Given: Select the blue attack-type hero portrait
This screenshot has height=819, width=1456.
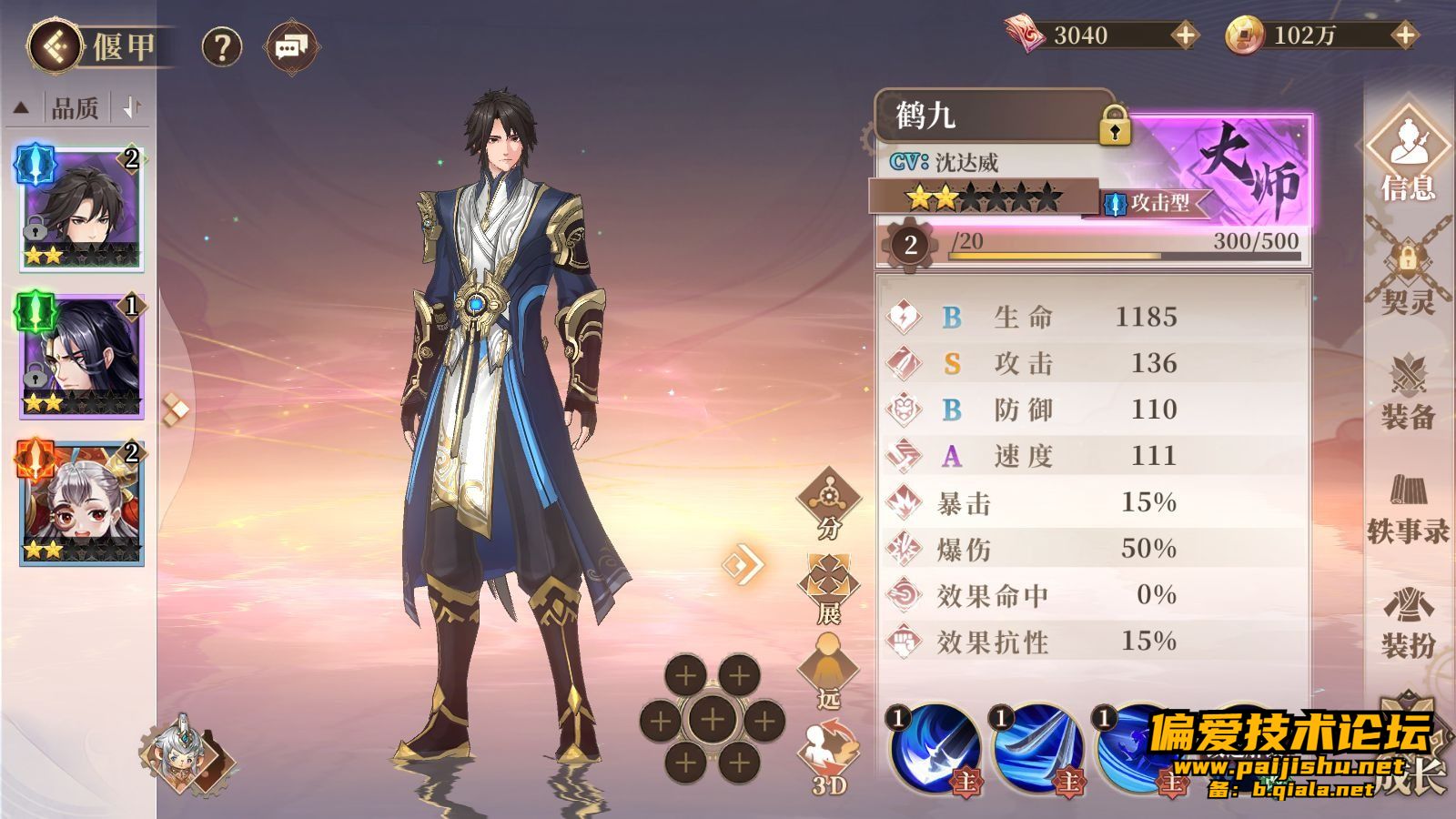Looking at the screenshot, I should click(82, 208).
